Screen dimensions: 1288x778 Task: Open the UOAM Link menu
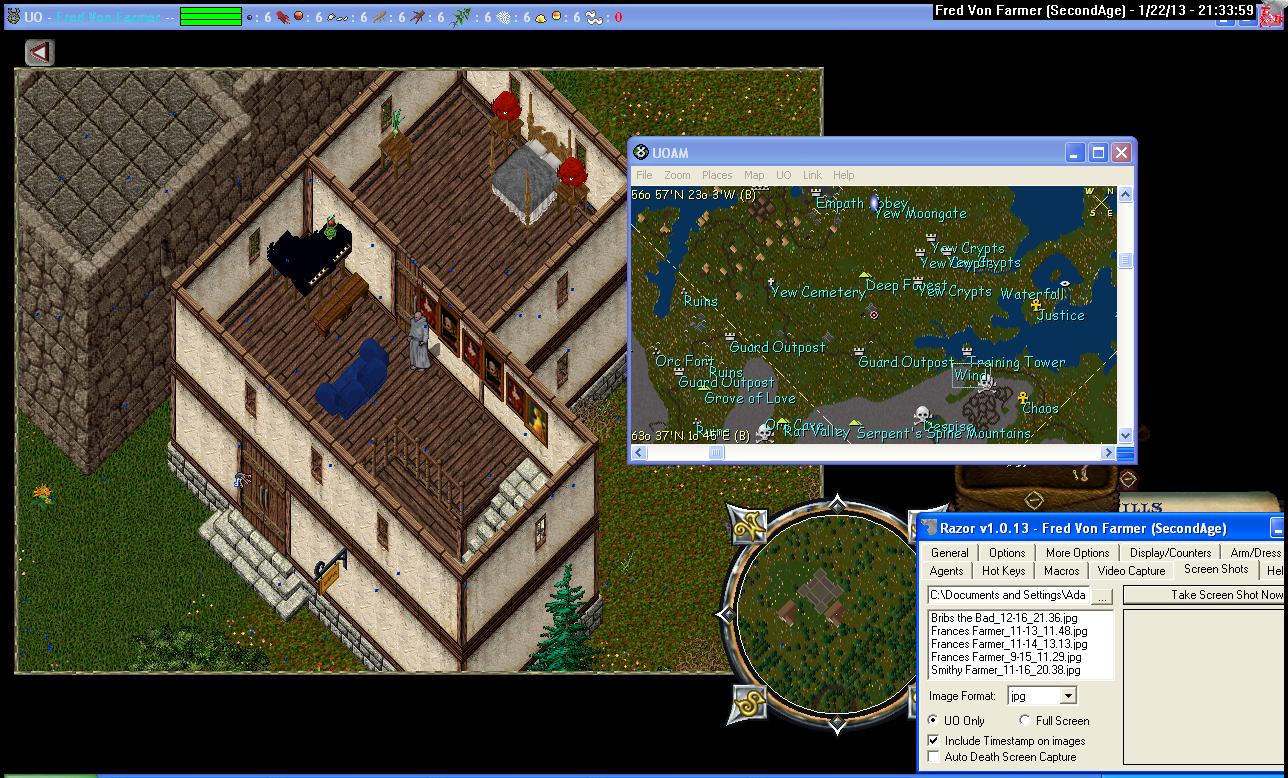pos(812,175)
